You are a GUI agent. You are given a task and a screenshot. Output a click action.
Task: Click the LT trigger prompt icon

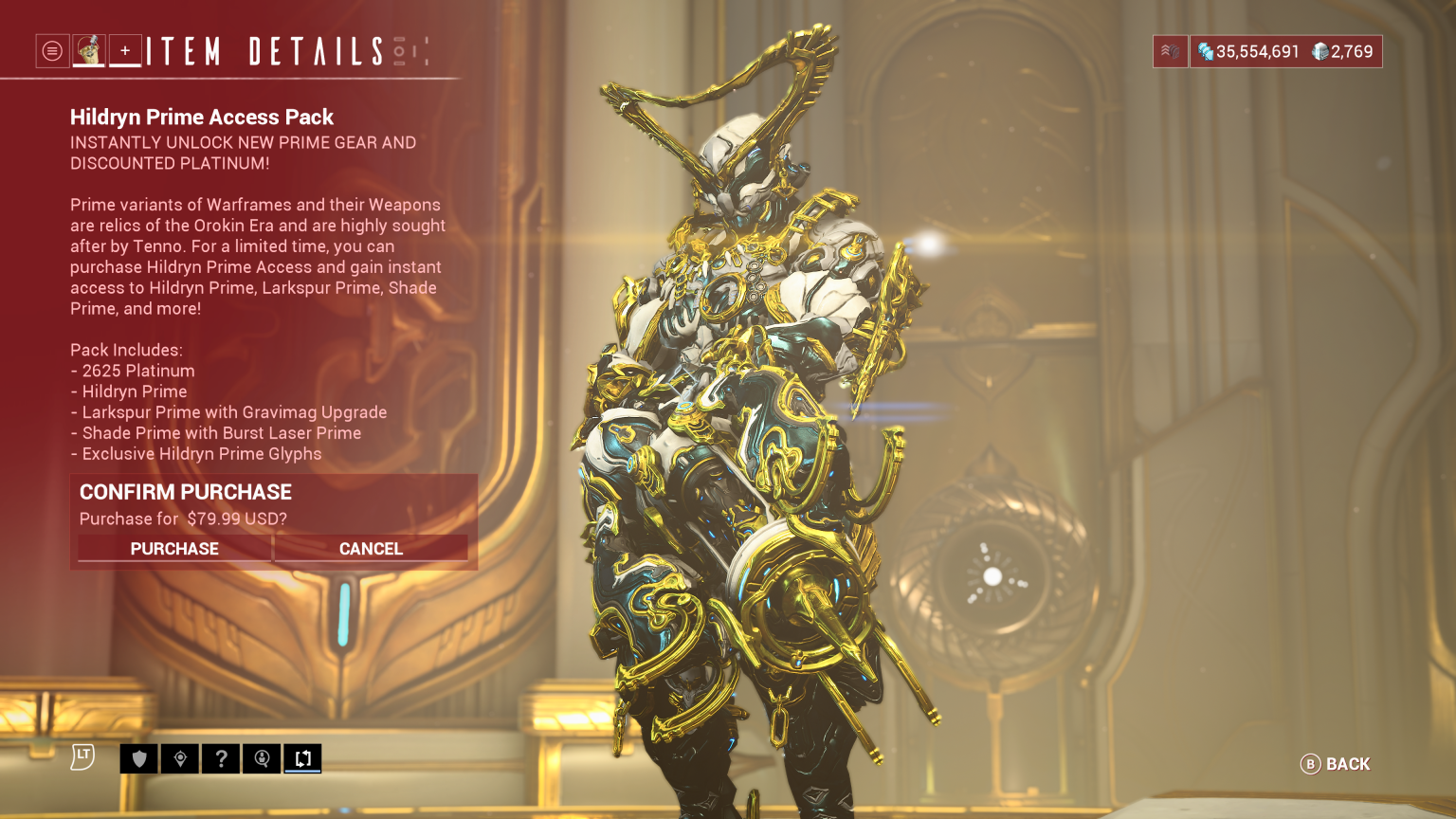click(84, 756)
